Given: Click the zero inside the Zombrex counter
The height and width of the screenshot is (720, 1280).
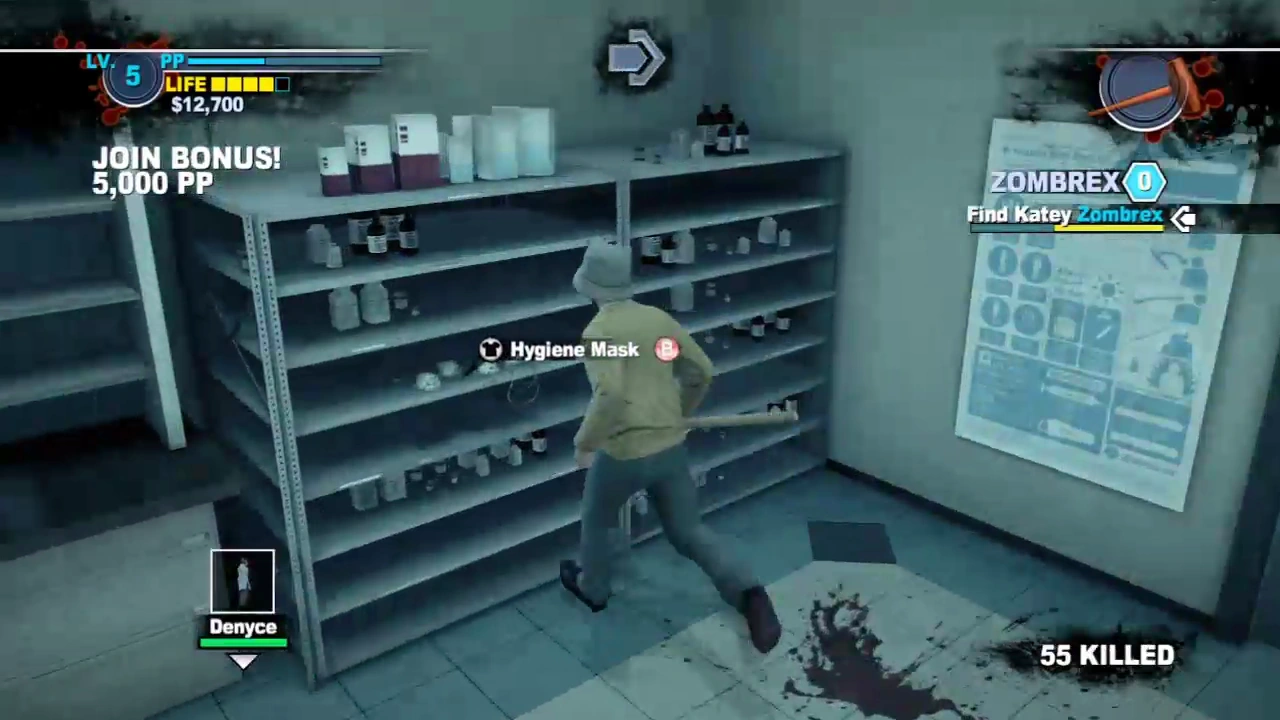Looking at the screenshot, I should pos(1144,181).
